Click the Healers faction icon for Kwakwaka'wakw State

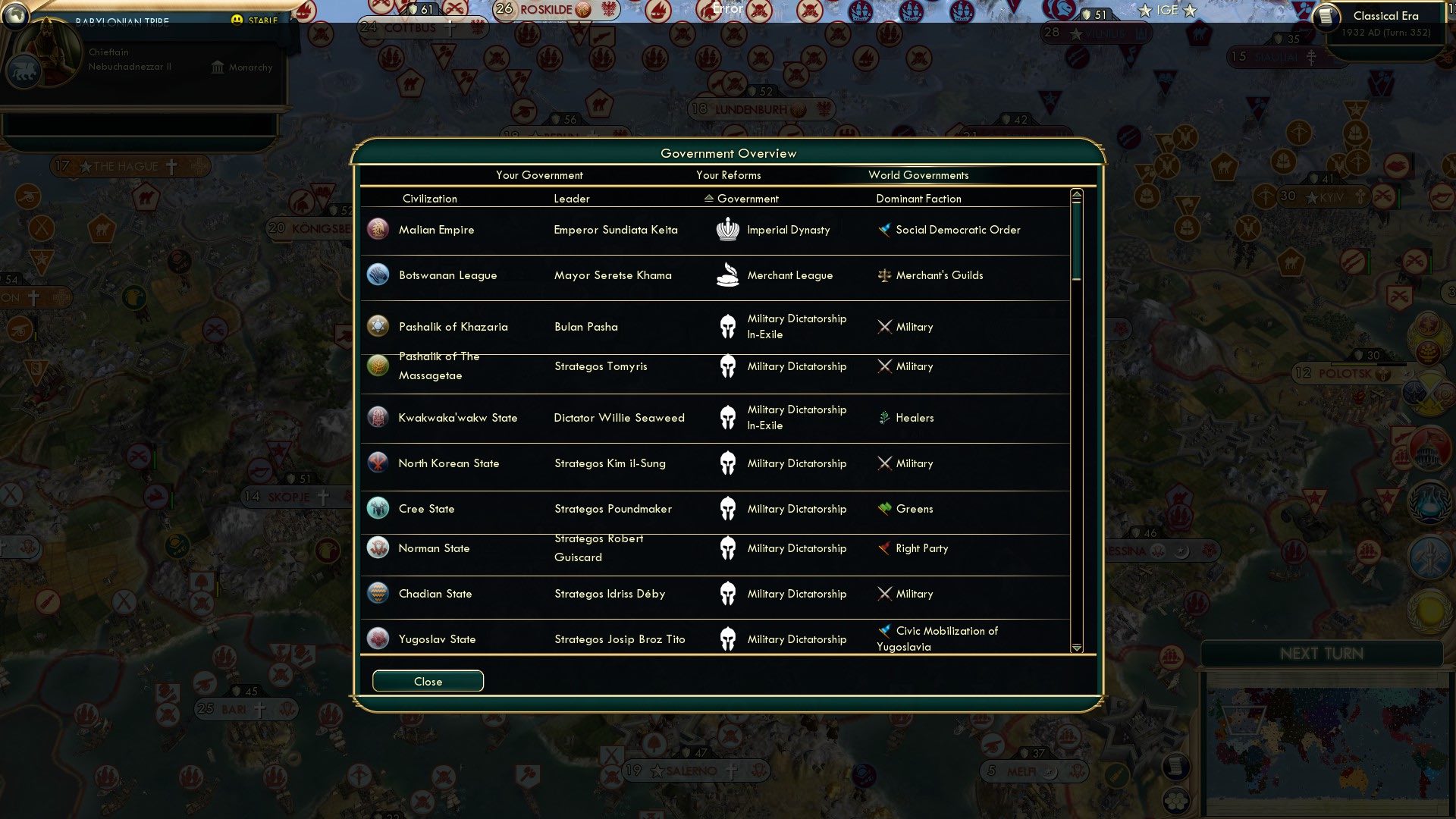(884, 418)
